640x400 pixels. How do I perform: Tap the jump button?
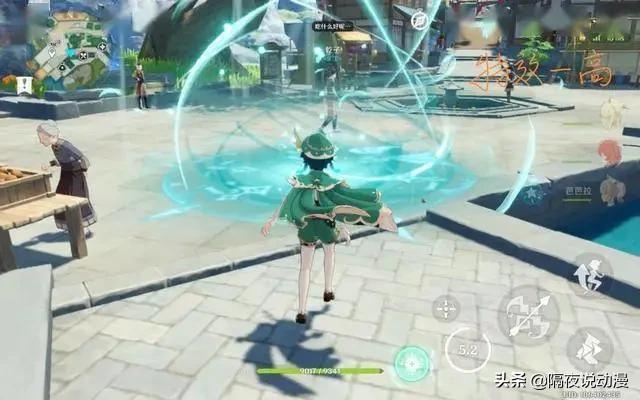tap(590, 275)
